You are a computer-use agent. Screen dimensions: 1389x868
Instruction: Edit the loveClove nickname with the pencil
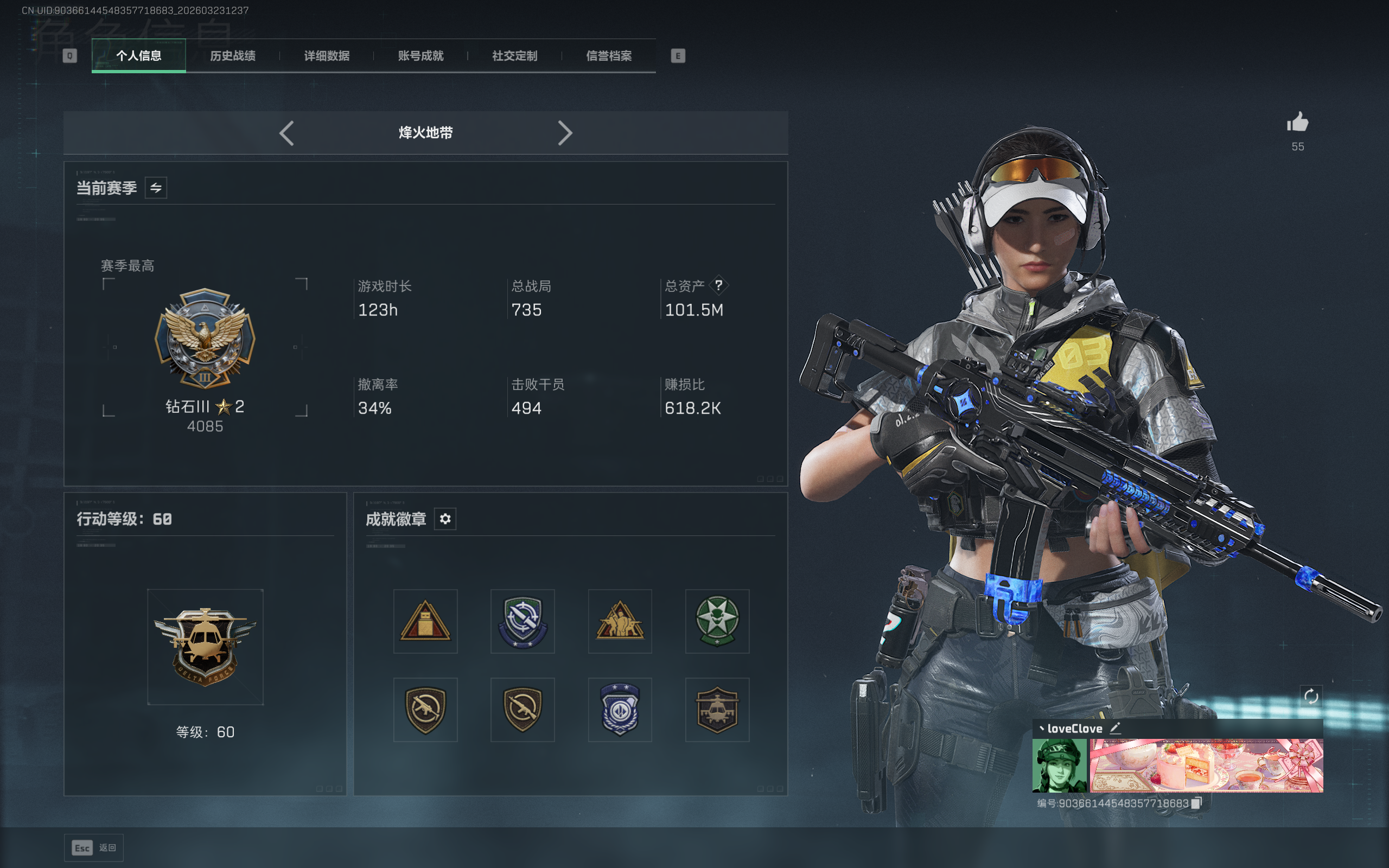(x=1115, y=728)
